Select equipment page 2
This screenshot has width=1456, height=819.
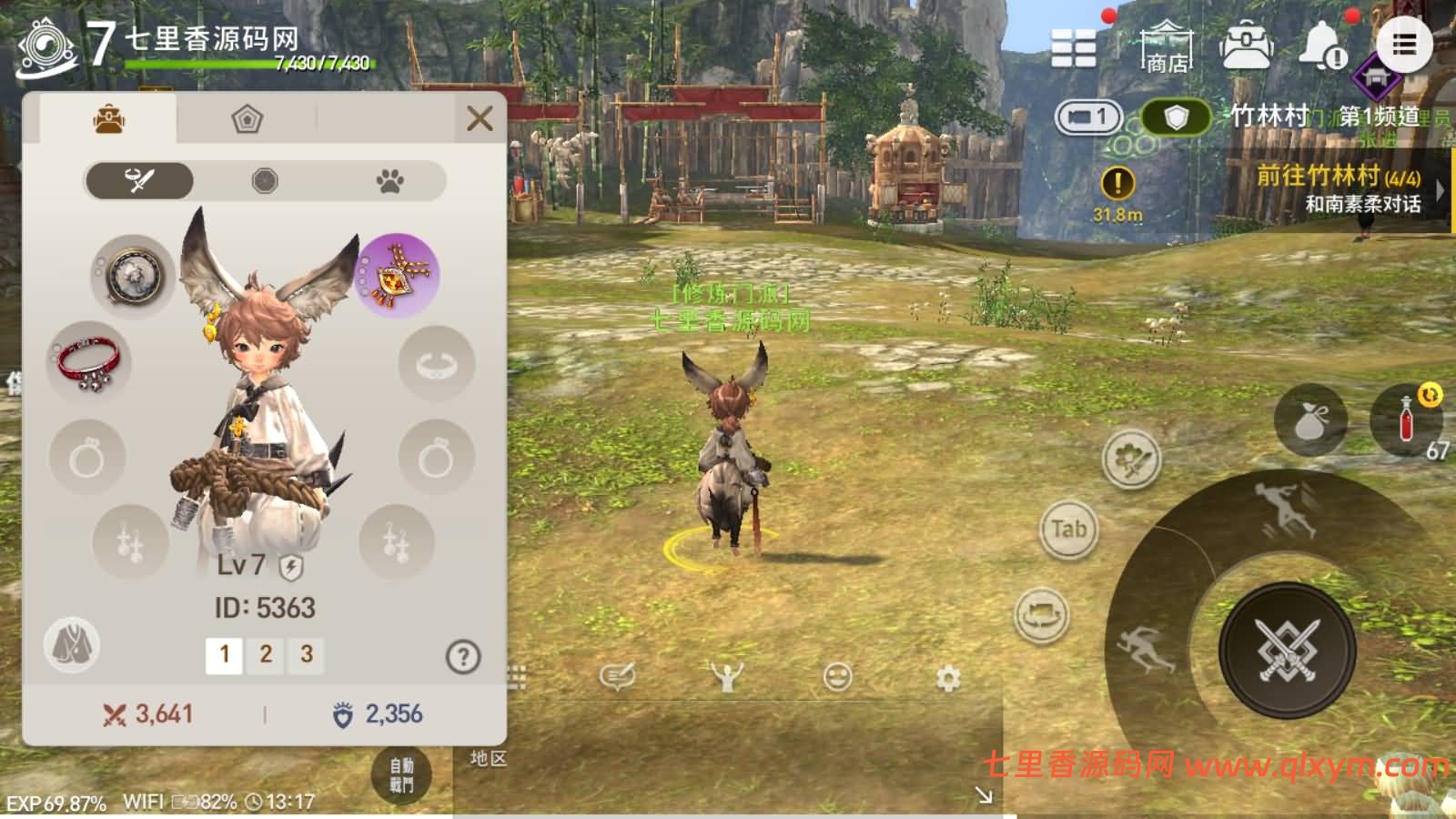[267, 653]
